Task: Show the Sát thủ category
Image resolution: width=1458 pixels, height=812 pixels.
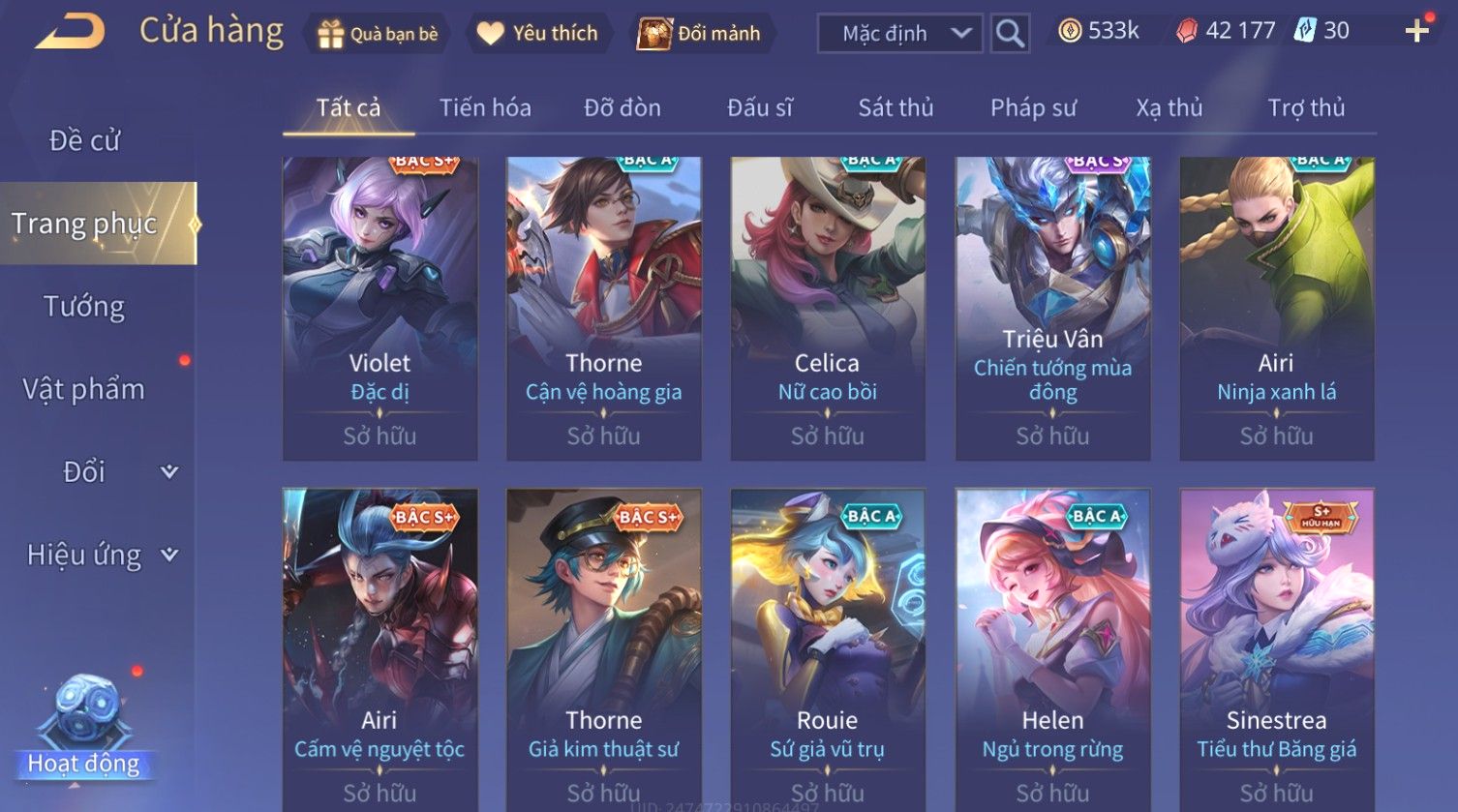Action: (896, 107)
